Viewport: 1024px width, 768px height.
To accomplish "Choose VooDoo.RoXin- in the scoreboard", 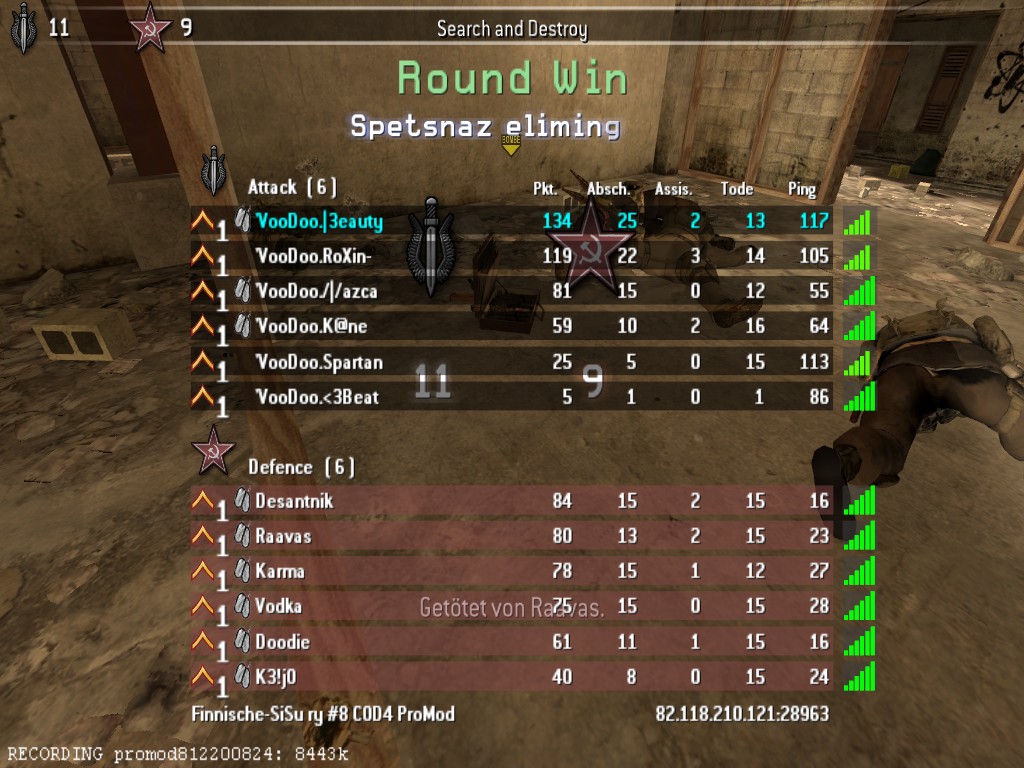I will (314, 256).
